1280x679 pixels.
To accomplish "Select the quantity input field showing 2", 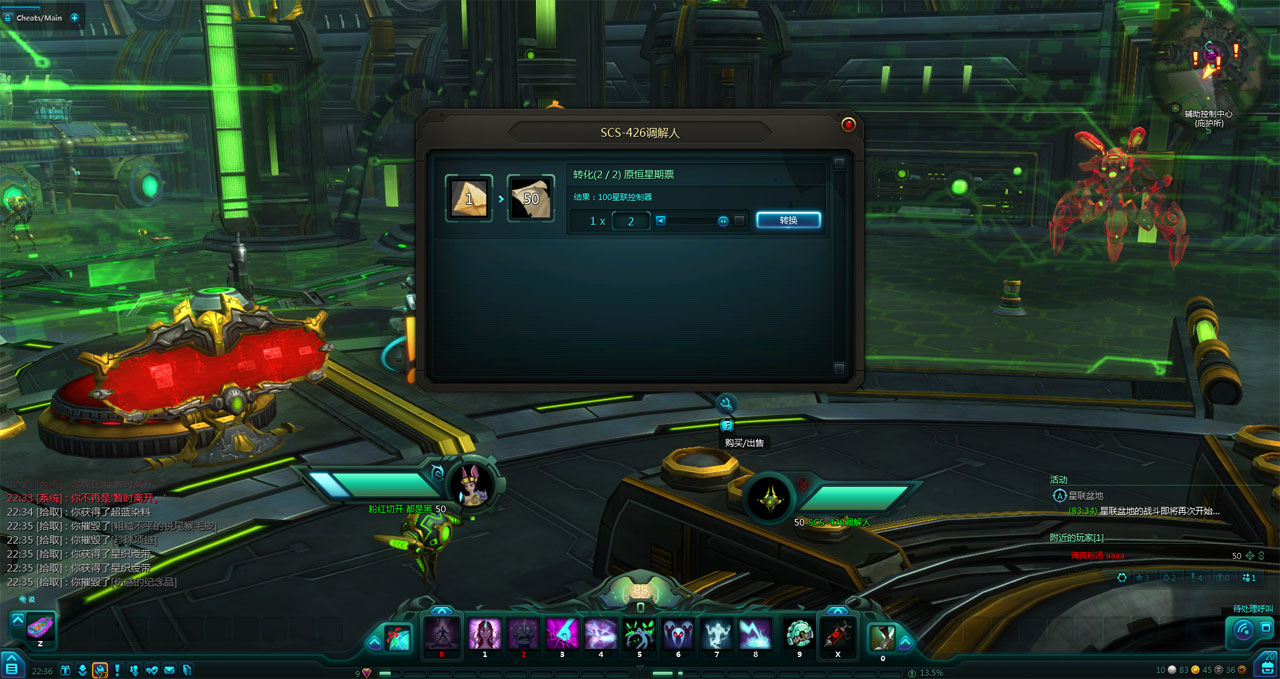I will [631, 220].
